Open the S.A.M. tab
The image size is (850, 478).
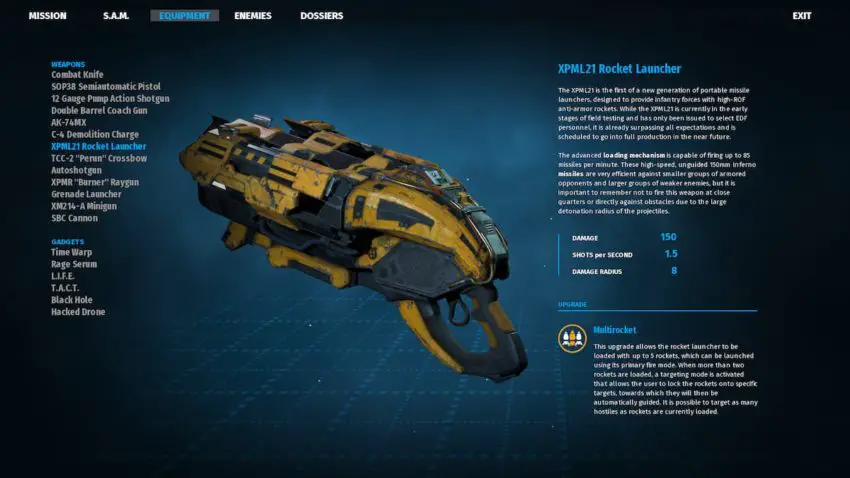point(116,16)
